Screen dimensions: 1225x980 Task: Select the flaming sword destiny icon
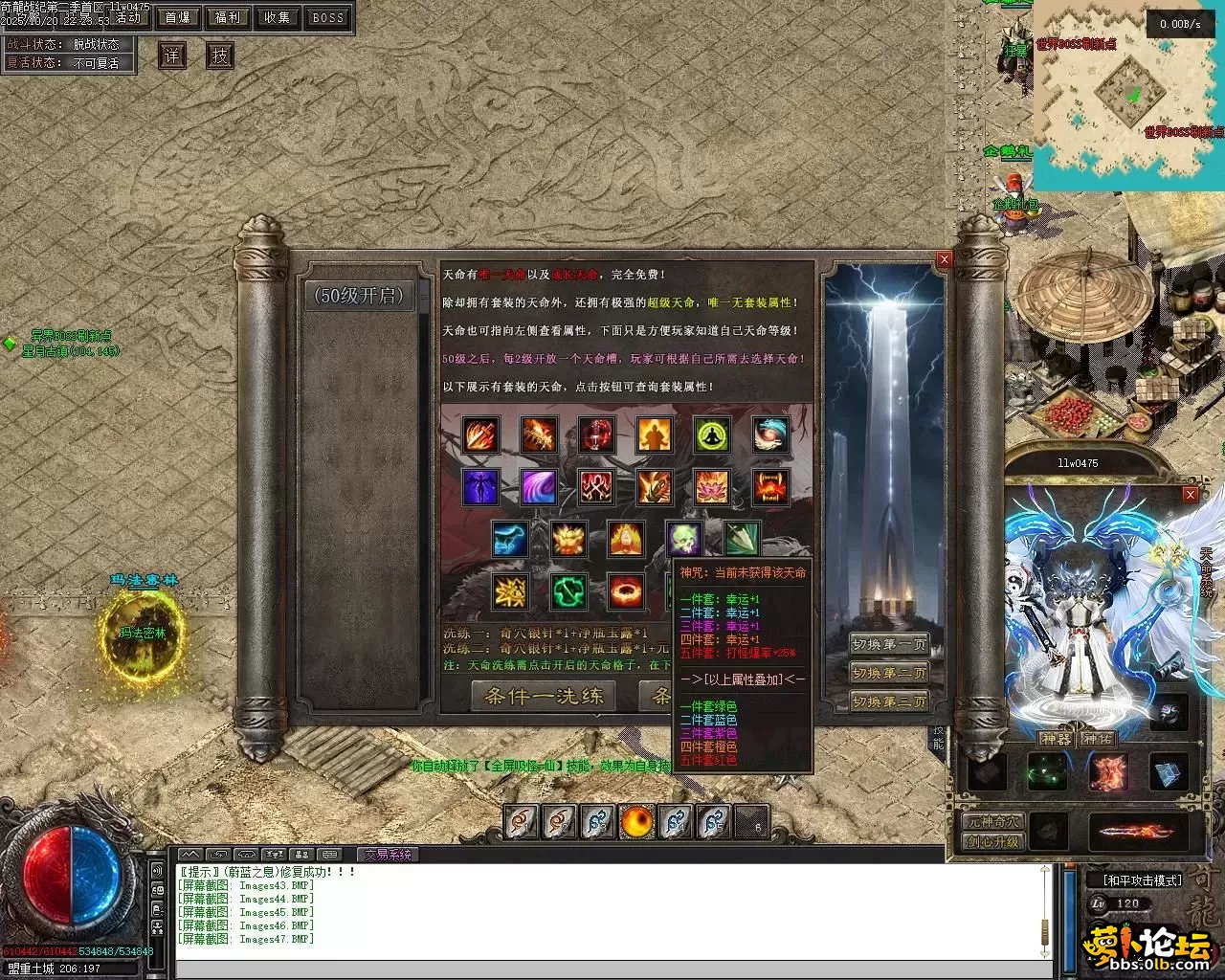[x=481, y=434]
